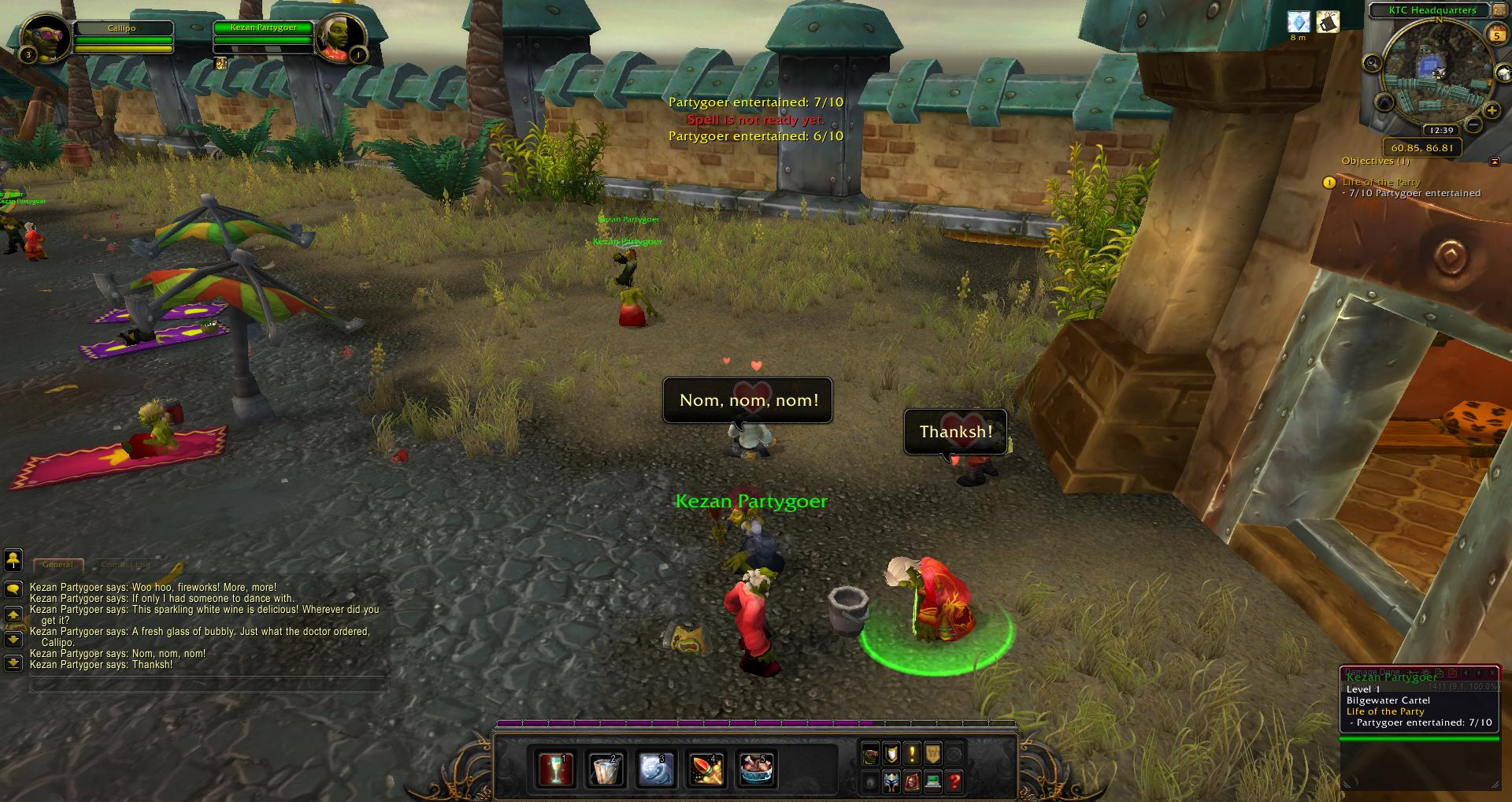Serve the hors d'oeuvres food bowl
The height and width of the screenshot is (802, 1512).
(757, 769)
